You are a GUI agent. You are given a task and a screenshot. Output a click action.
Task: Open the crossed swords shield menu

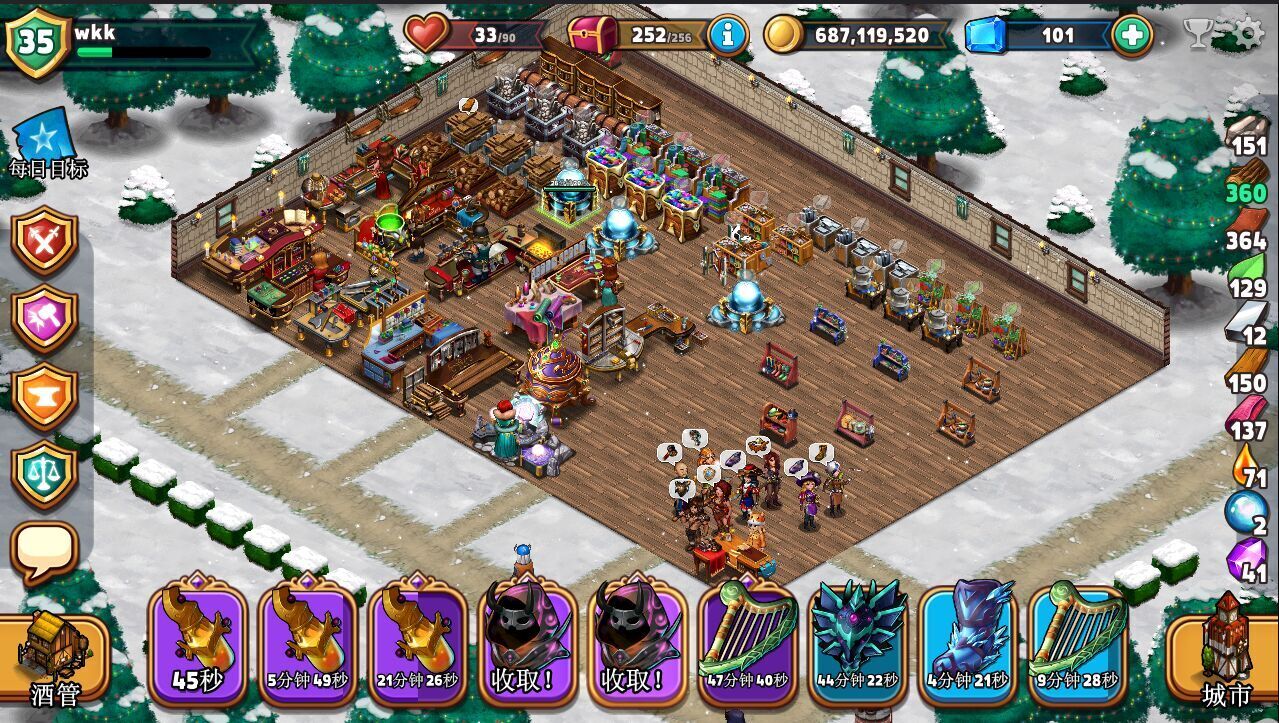45,241
